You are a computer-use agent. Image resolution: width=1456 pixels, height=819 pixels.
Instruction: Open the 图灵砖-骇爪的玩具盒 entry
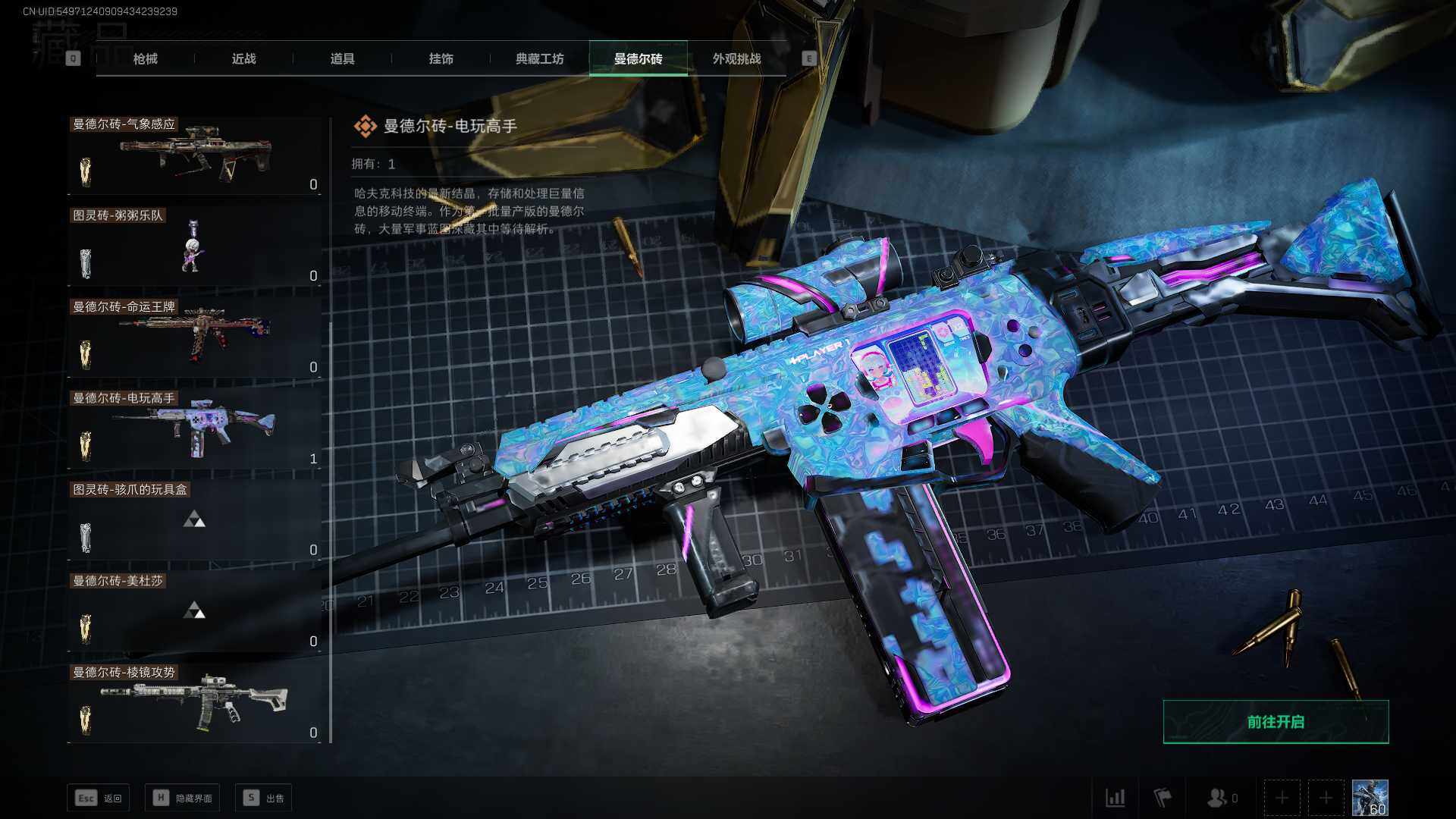coord(195,521)
